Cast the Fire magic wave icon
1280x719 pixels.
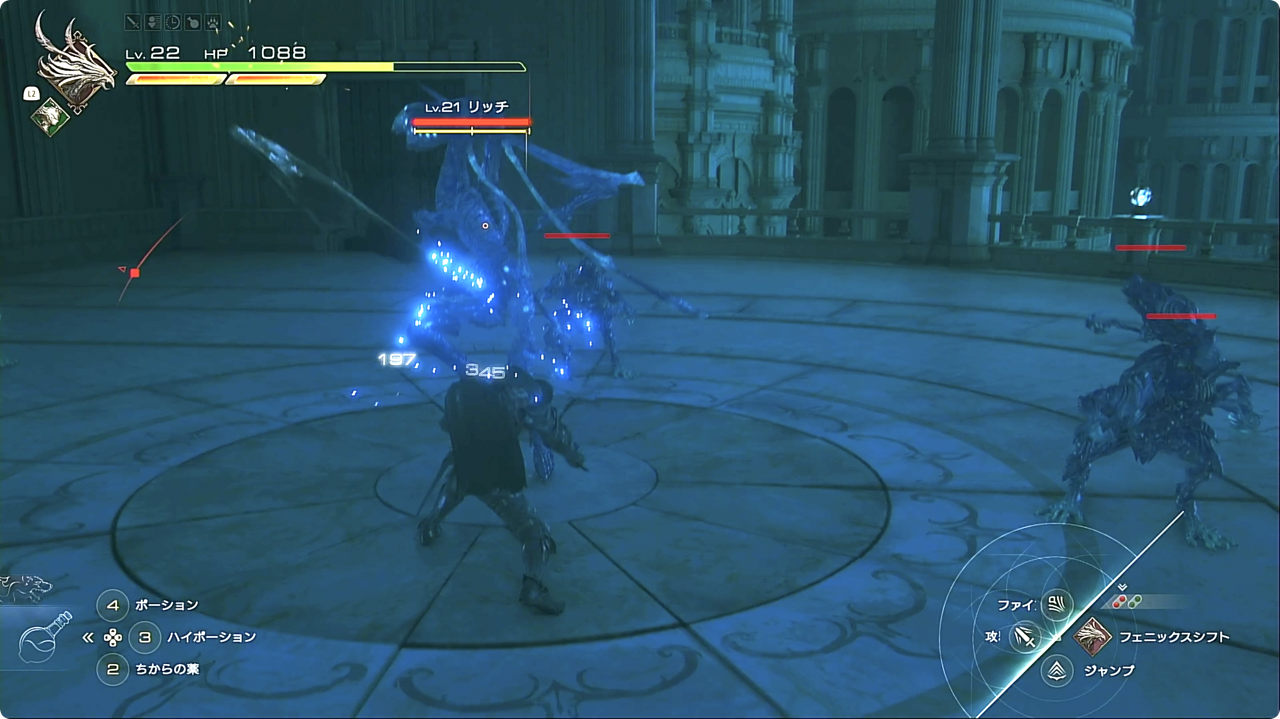tap(1056, 604)
